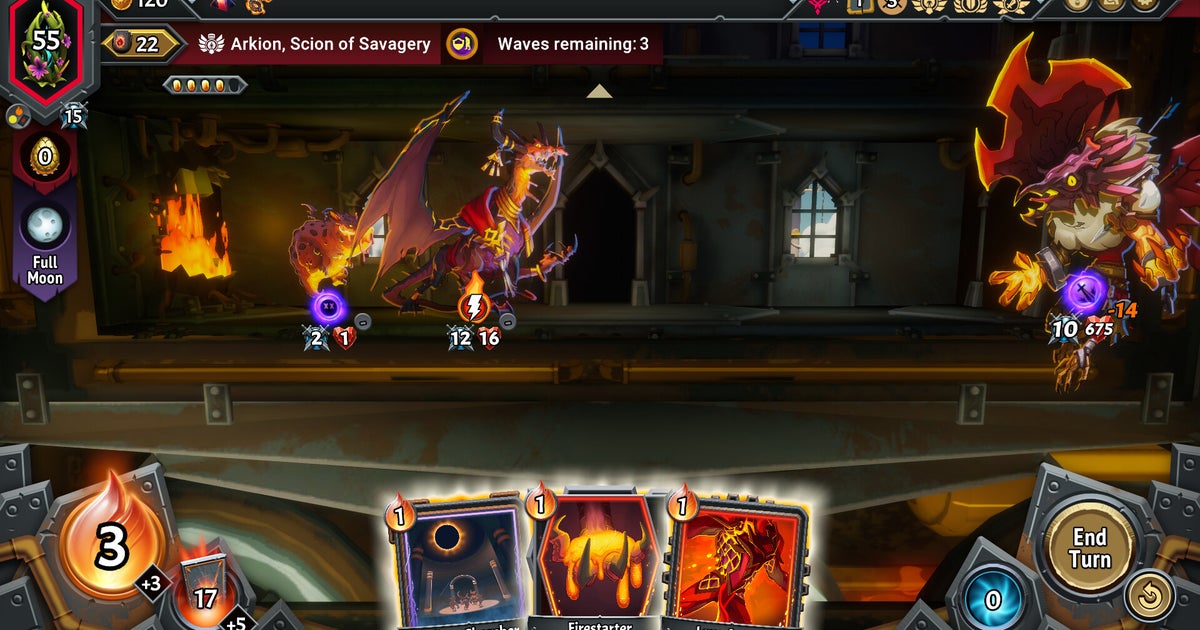Screen dimensions: 1200x630
Task: Inspect the lightning status icon under the dragon
Action: [x=474, y=307]
